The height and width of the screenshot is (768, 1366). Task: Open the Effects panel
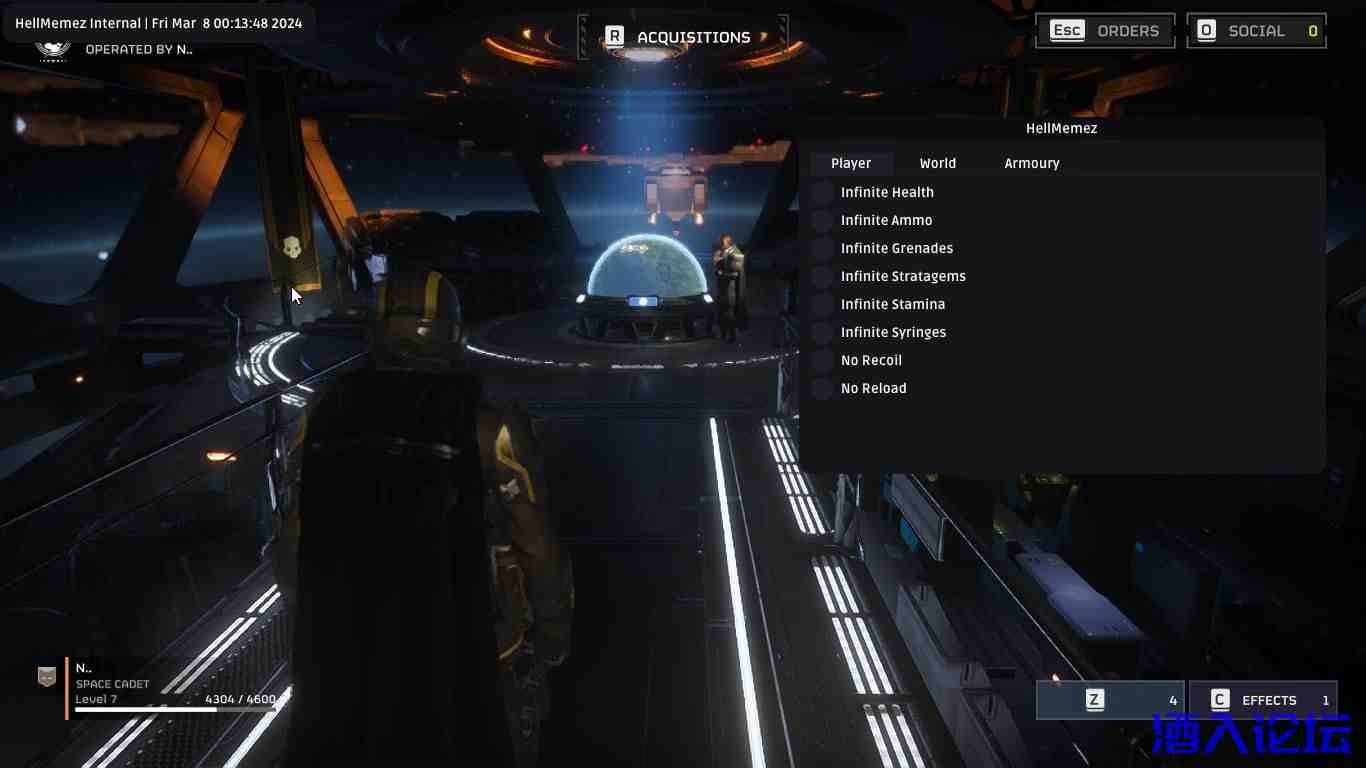click(x=1262, y=700)
